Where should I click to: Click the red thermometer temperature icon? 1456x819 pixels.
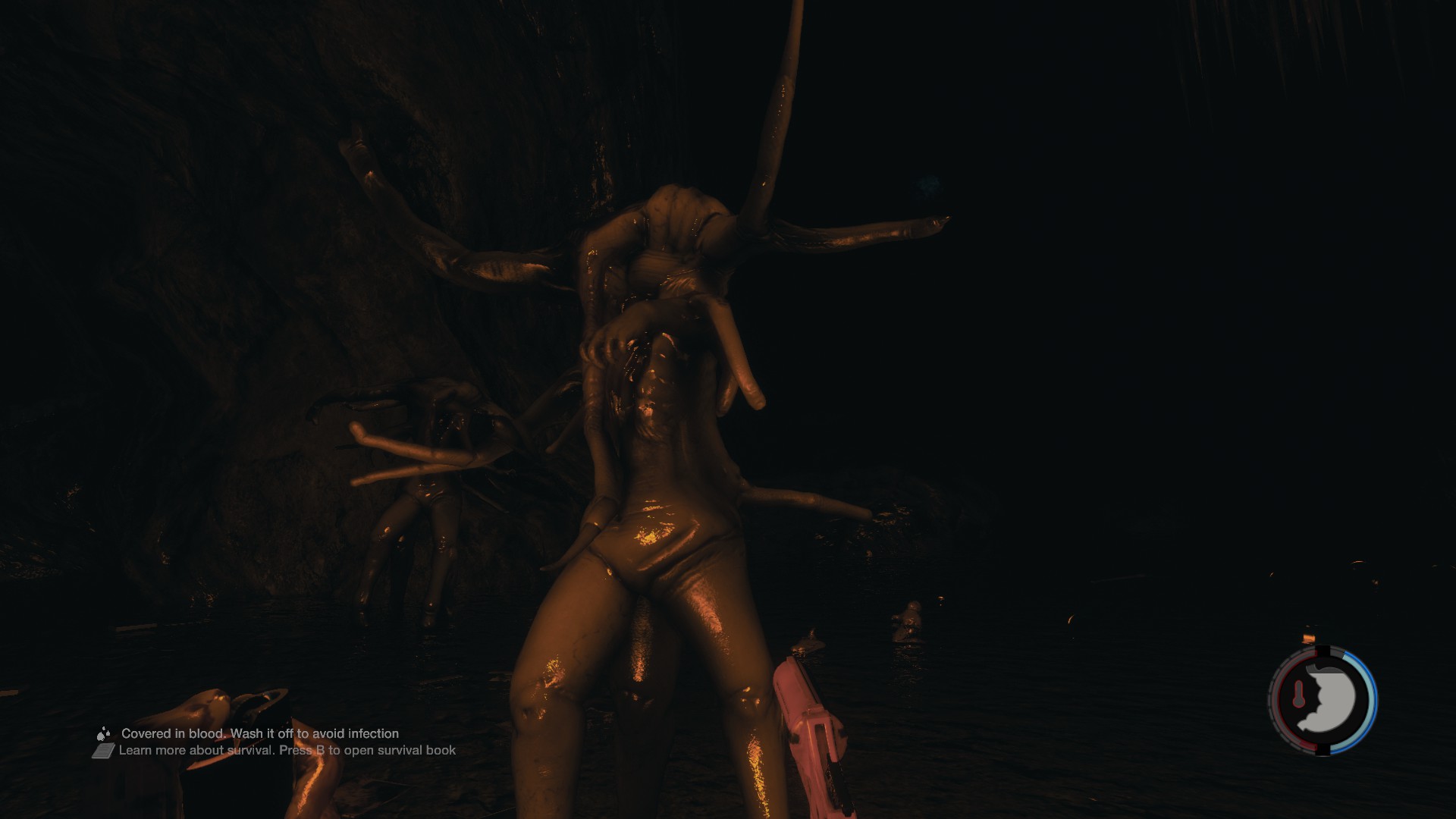(x=1298, y=694)
